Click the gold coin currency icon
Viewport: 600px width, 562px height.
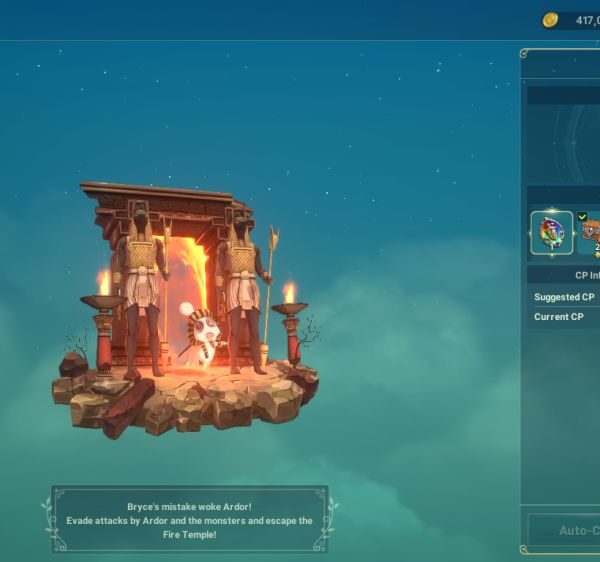550,20
